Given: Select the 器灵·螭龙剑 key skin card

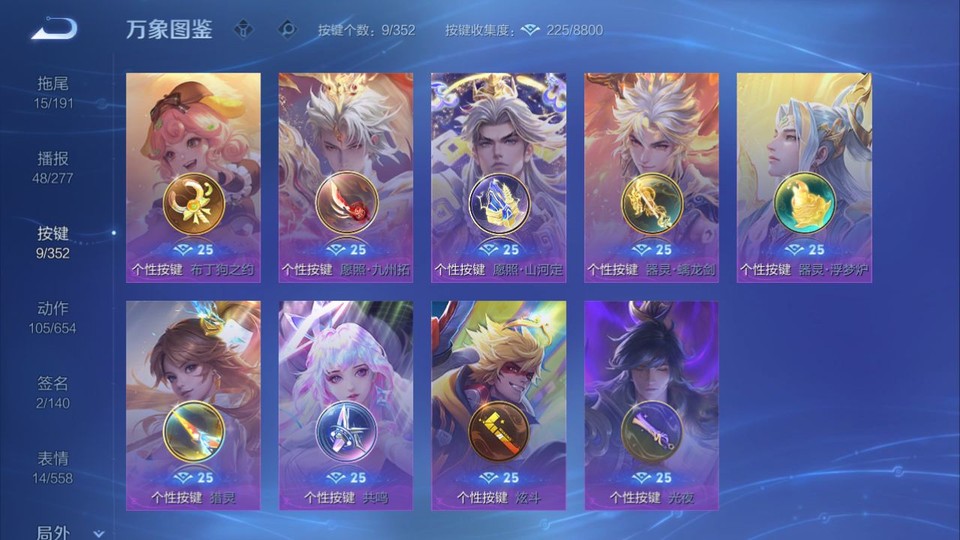Looking at the screenshot, I should point(651,177).
